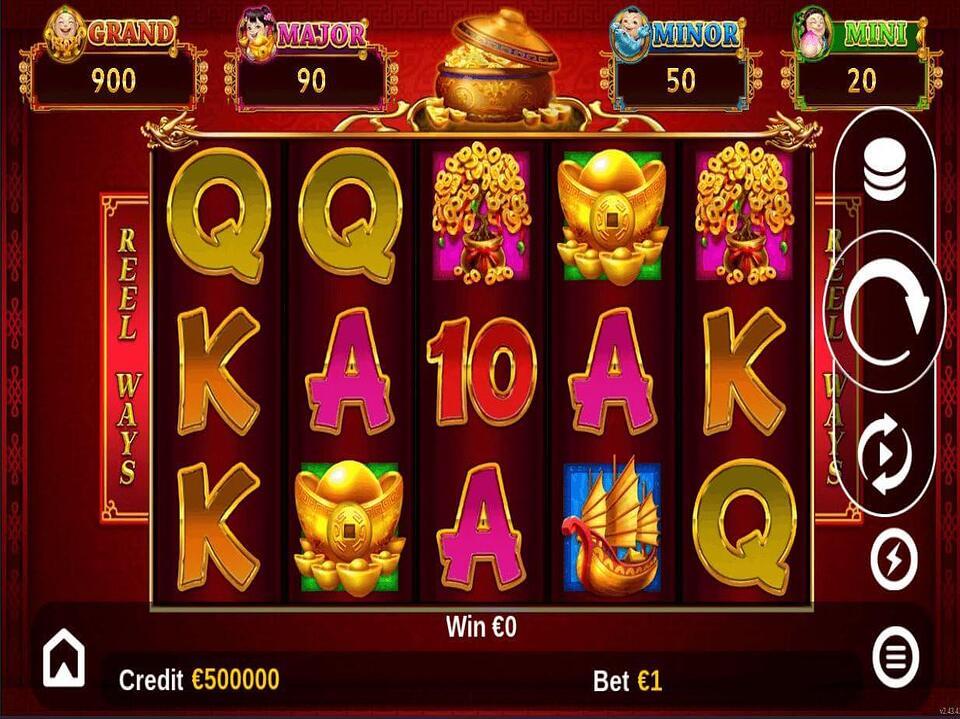The width and height of the screenshot is (960, 719).
Task: Activate the autoplay button
Action: (x=885, y=455)
